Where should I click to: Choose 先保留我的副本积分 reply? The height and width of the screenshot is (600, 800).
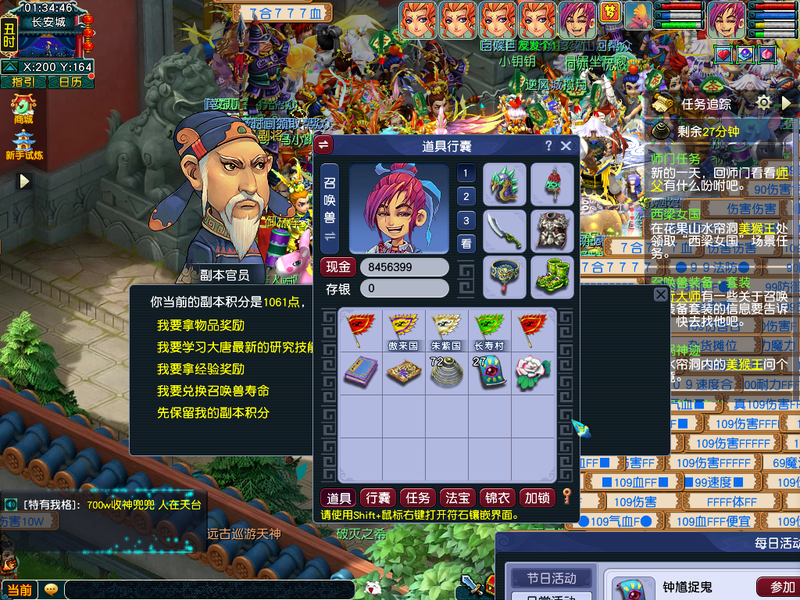click(214, 413)
